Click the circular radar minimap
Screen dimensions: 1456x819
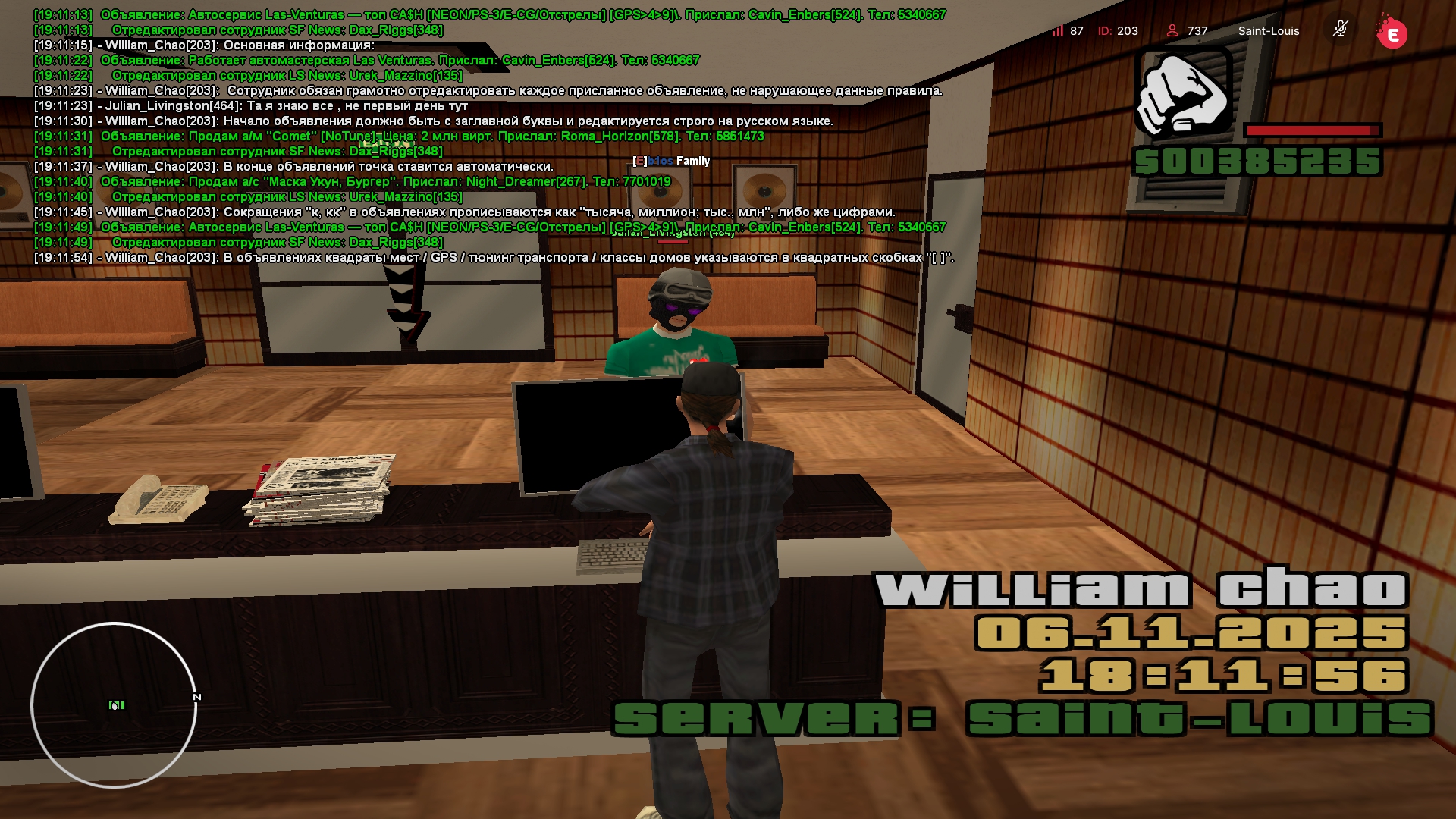pyautogui.click(x=114, y=705)
